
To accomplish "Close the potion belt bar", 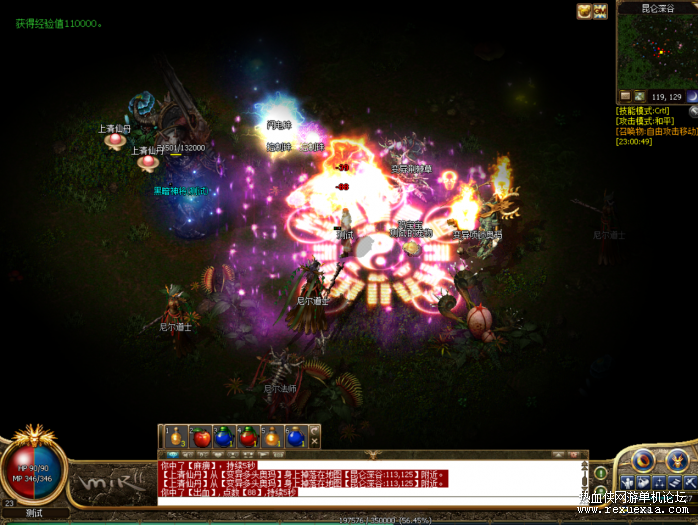I will (x=314, y=442).
